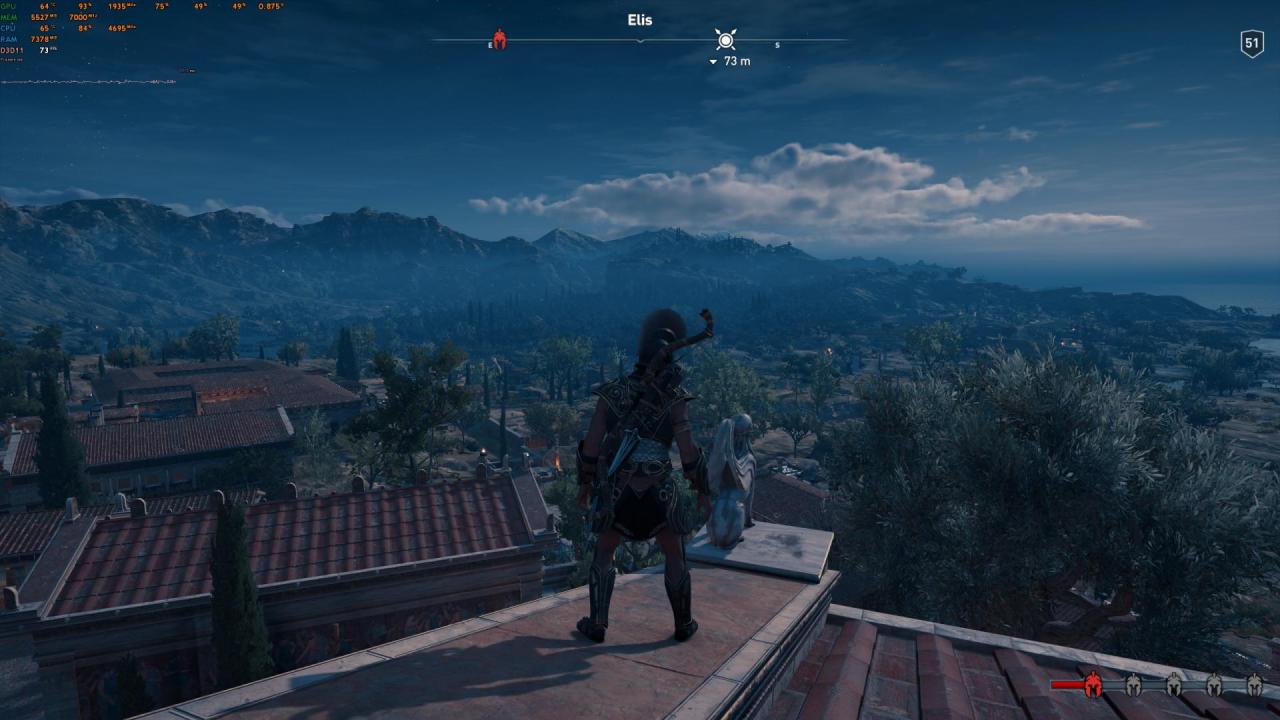
Task: Click the D3D11 framerate indicator
Action: 45,49
